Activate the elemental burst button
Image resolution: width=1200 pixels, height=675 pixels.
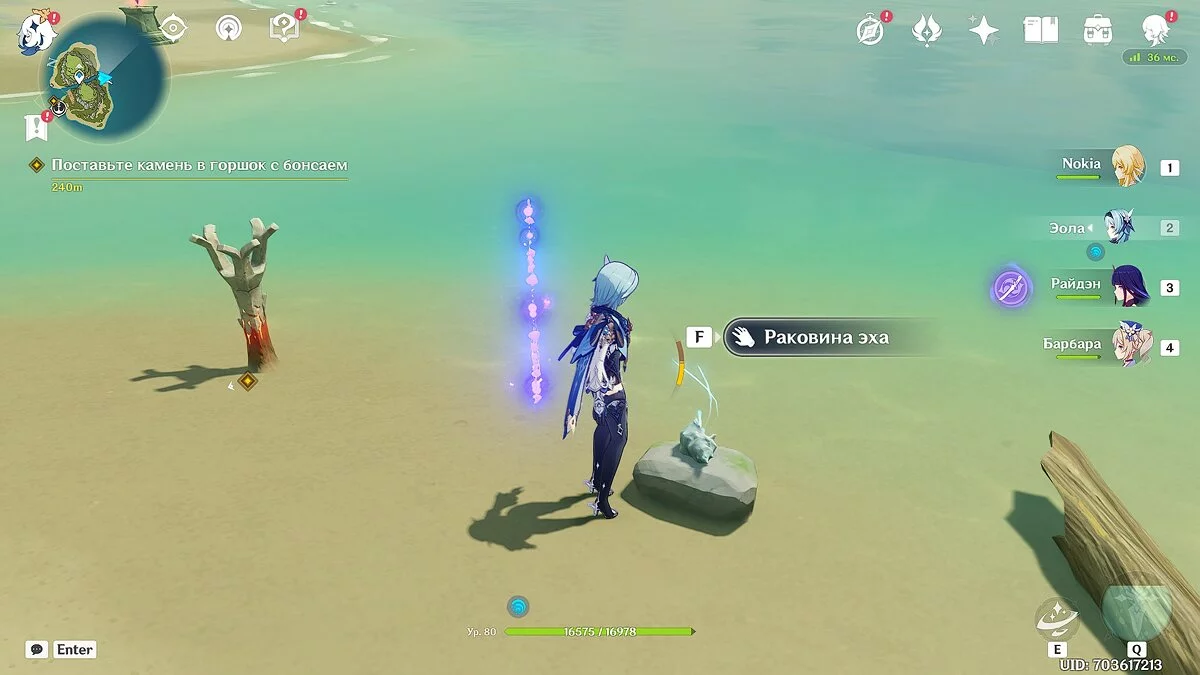click(1137, 607)
